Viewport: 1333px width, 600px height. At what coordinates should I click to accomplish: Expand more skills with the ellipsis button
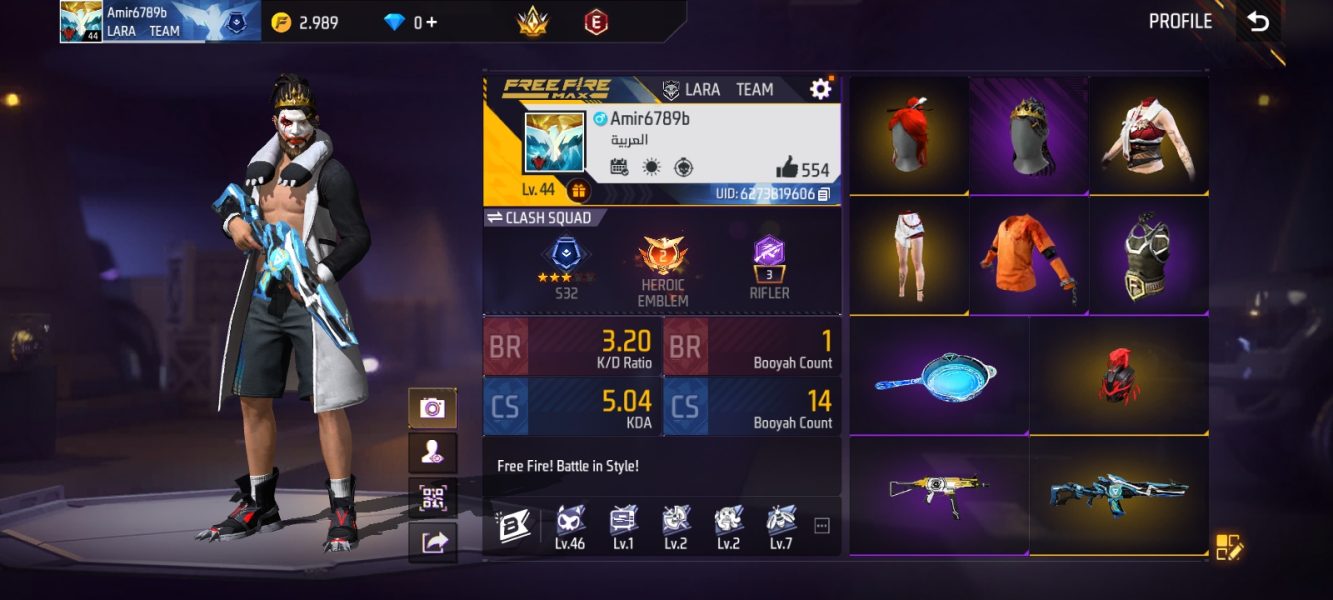click(822, 526)
